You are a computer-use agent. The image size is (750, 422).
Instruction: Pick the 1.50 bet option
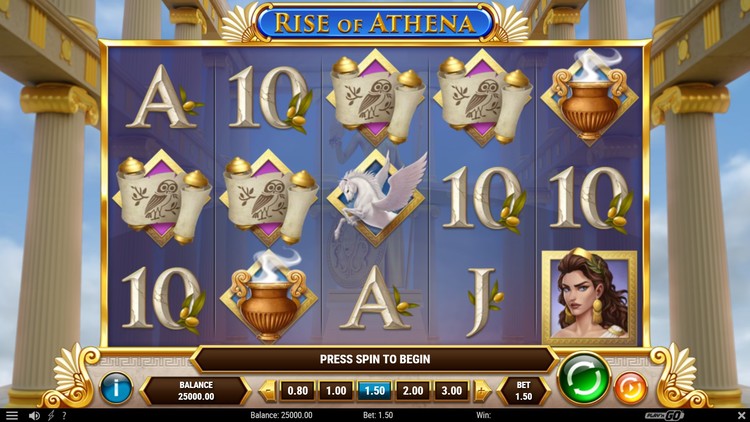pos(374,390)
